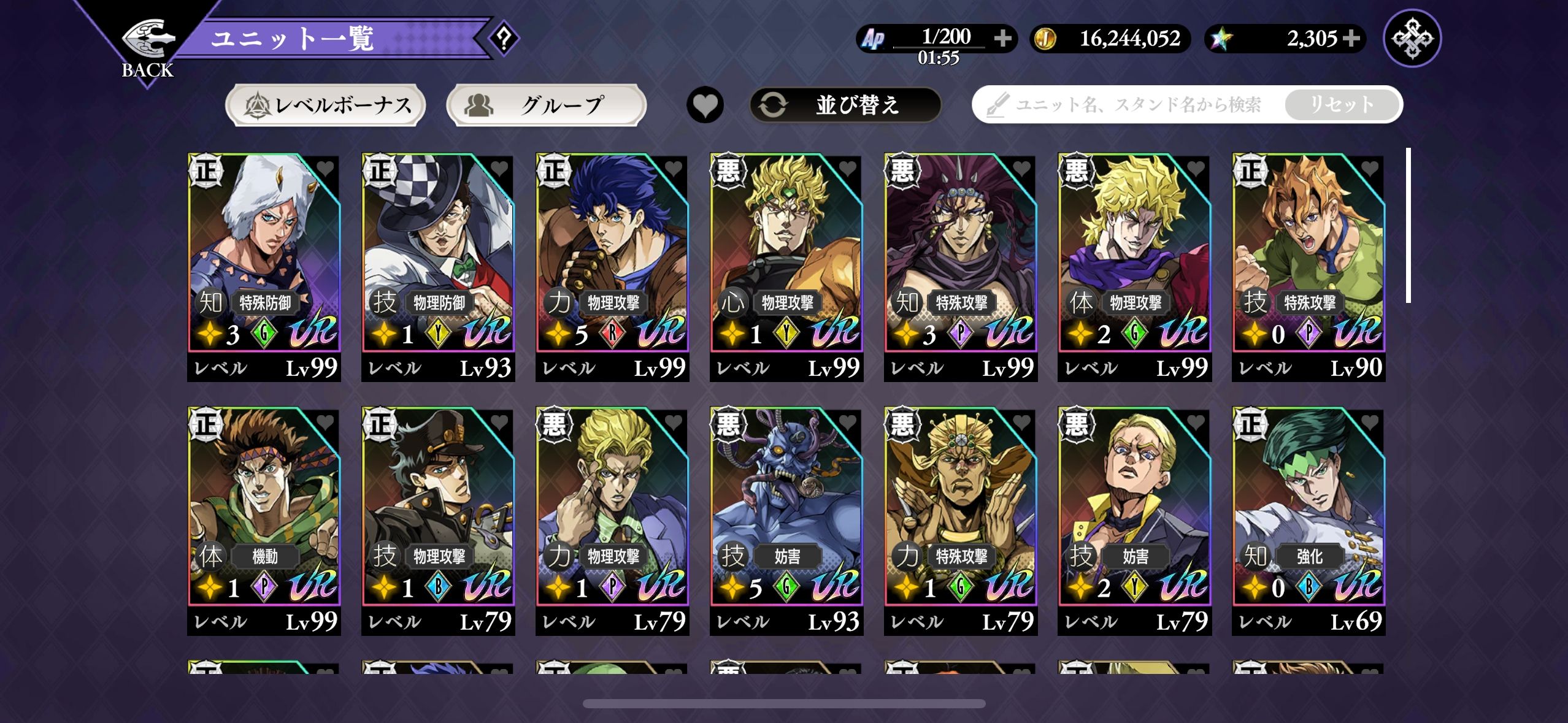Open the グループ group menu
The width and height of the screenshot is (1568, 723).
[546, 105]
